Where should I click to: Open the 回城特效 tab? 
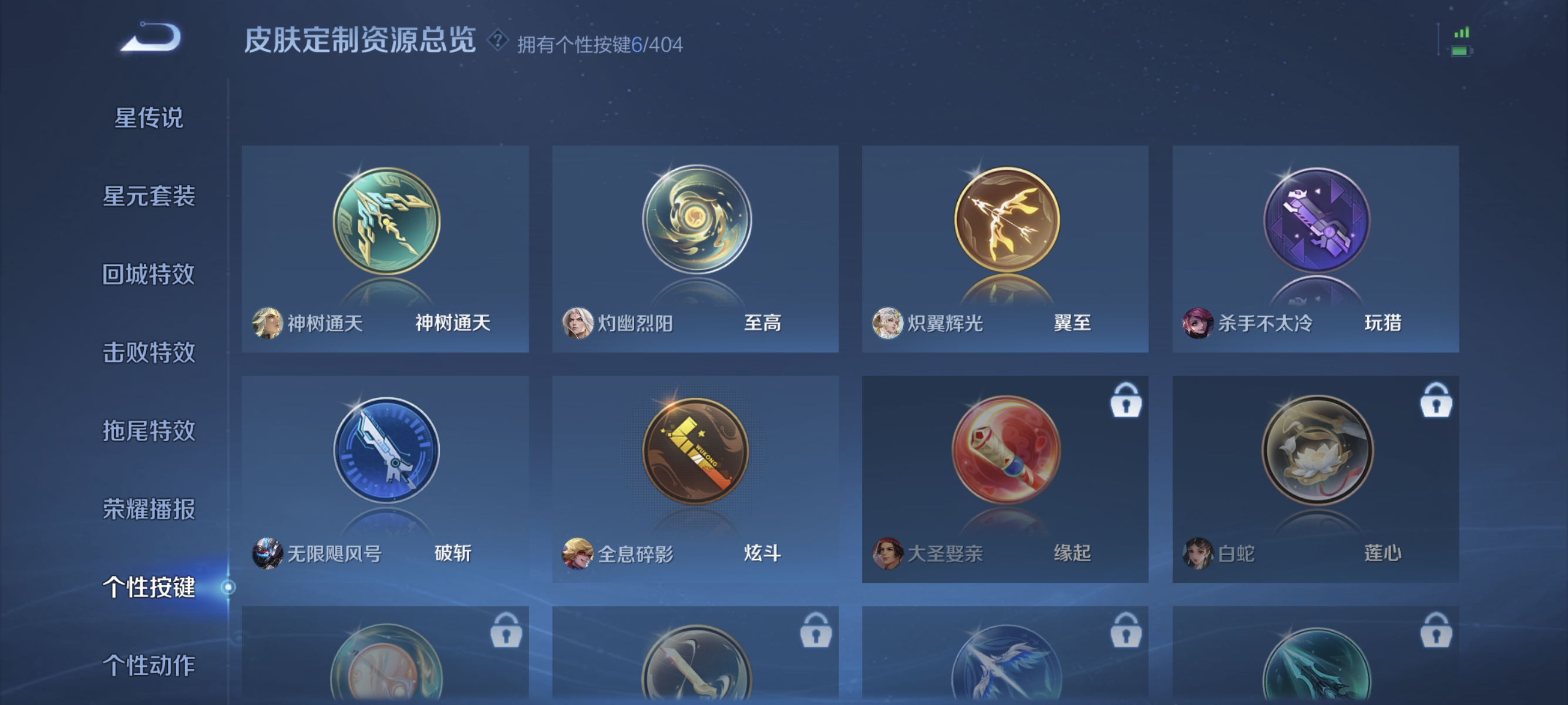[x=150, y=274]
